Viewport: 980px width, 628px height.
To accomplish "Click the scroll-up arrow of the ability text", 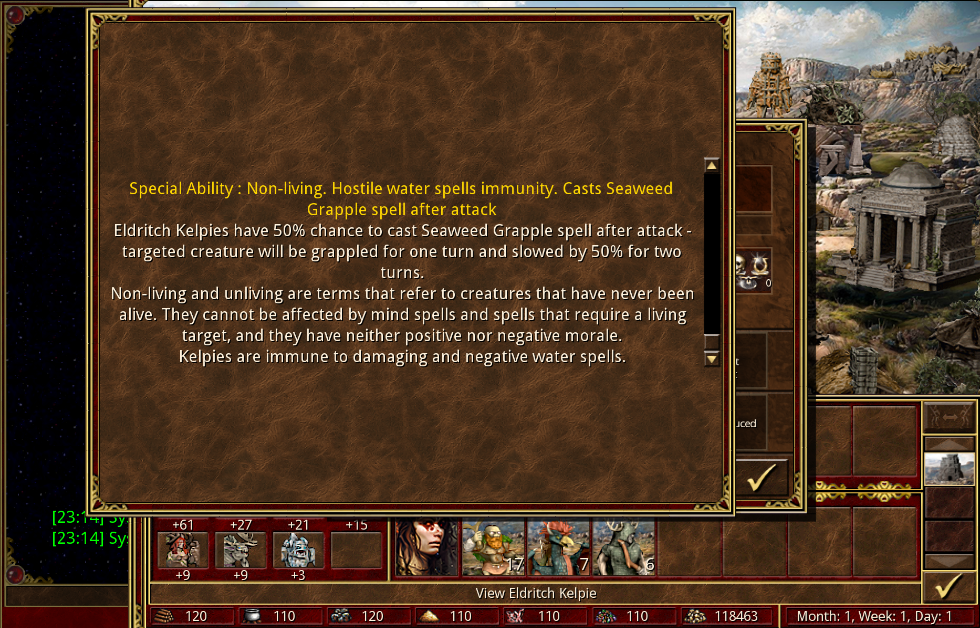I will pyautogui.click(x=712, y=165).
